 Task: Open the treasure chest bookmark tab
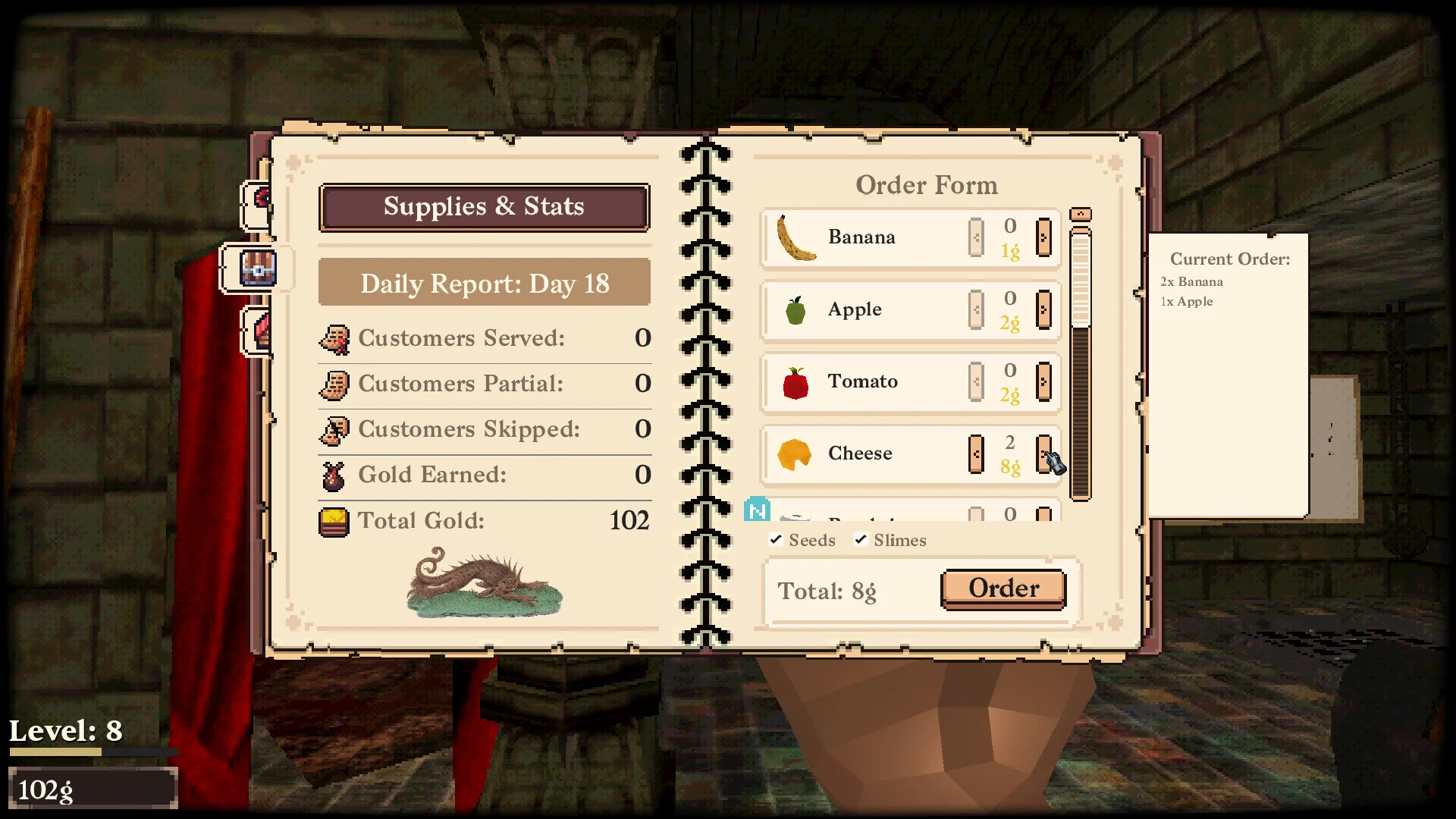pyautogui.click(x=257, y=268)
